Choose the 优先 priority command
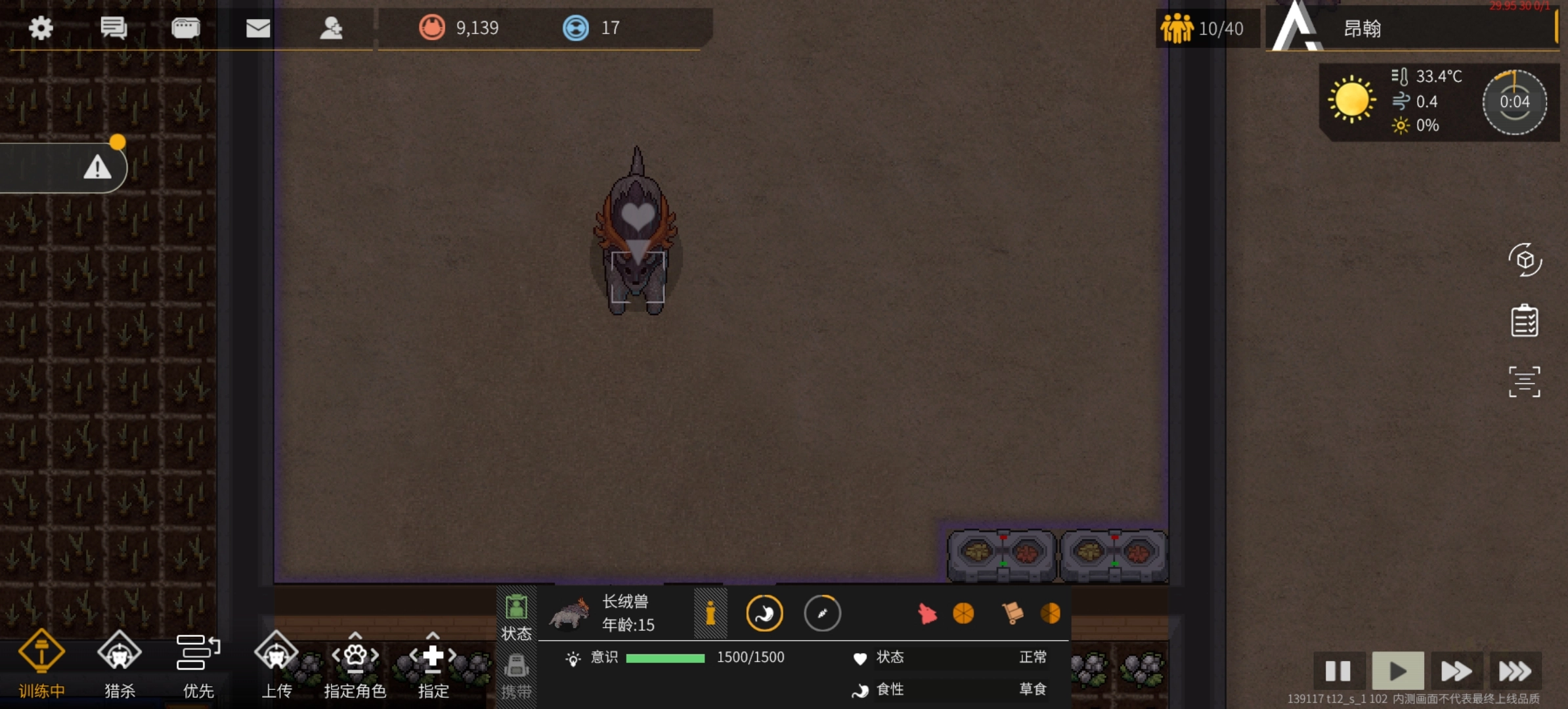This screenshot has height=709, width=1568. [198, 664]
